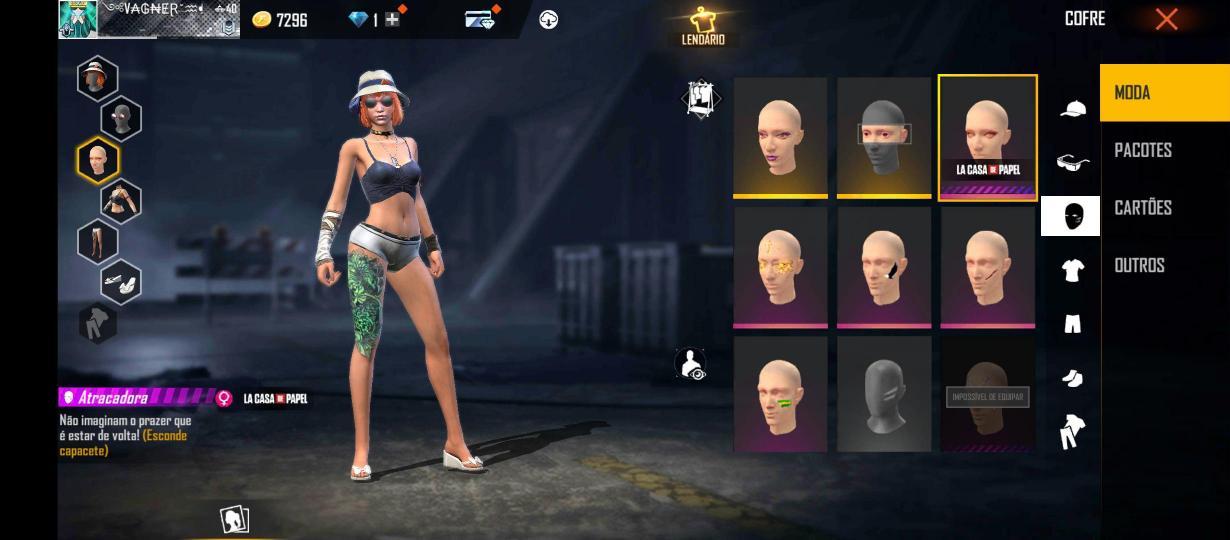Go to the Outros tab
This screenshot has width=1230, height=540.
click(1164, 265)
